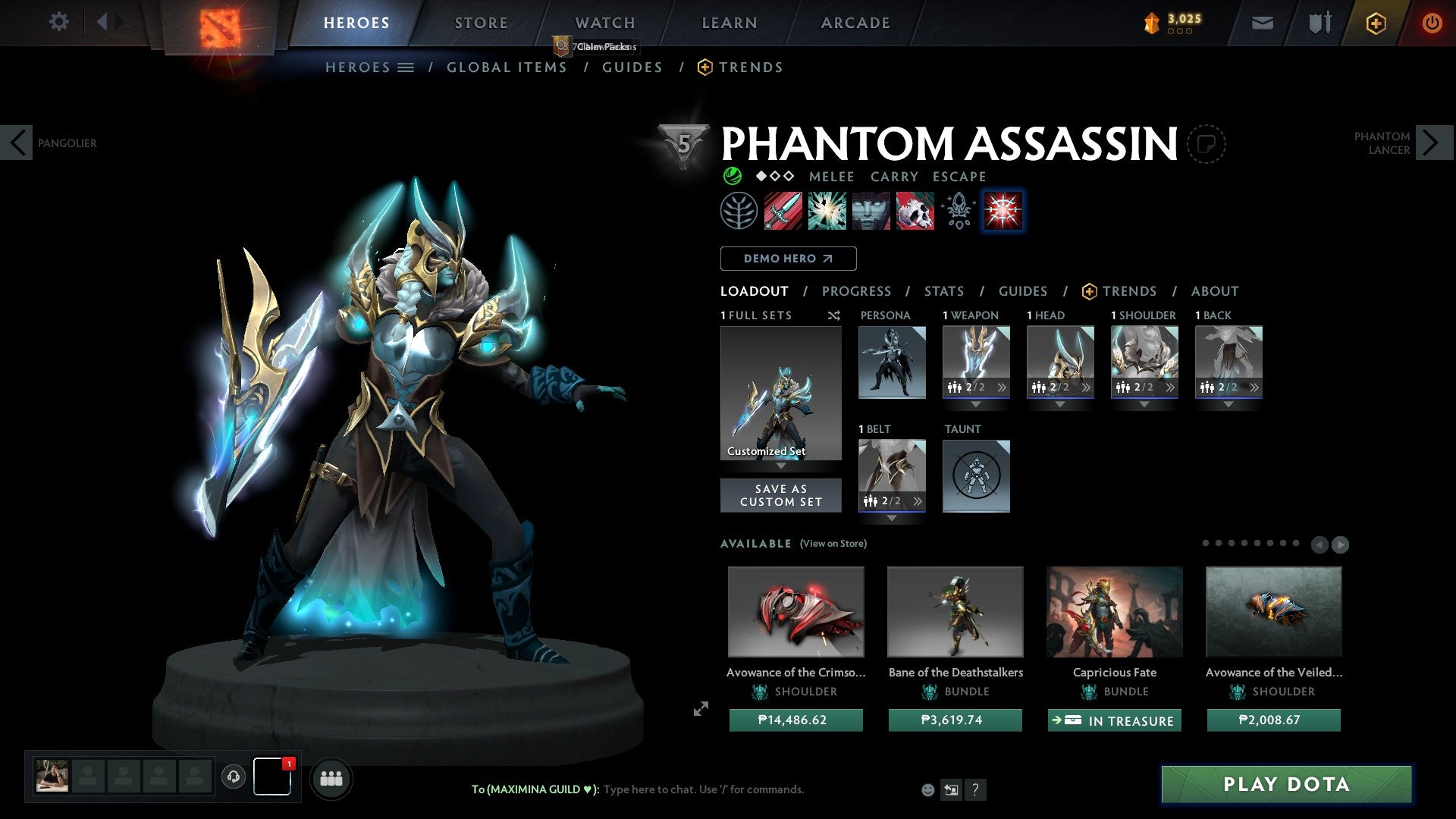Go to previous hero Pangolier
1456x819 pixels.
tap(17, 143)
